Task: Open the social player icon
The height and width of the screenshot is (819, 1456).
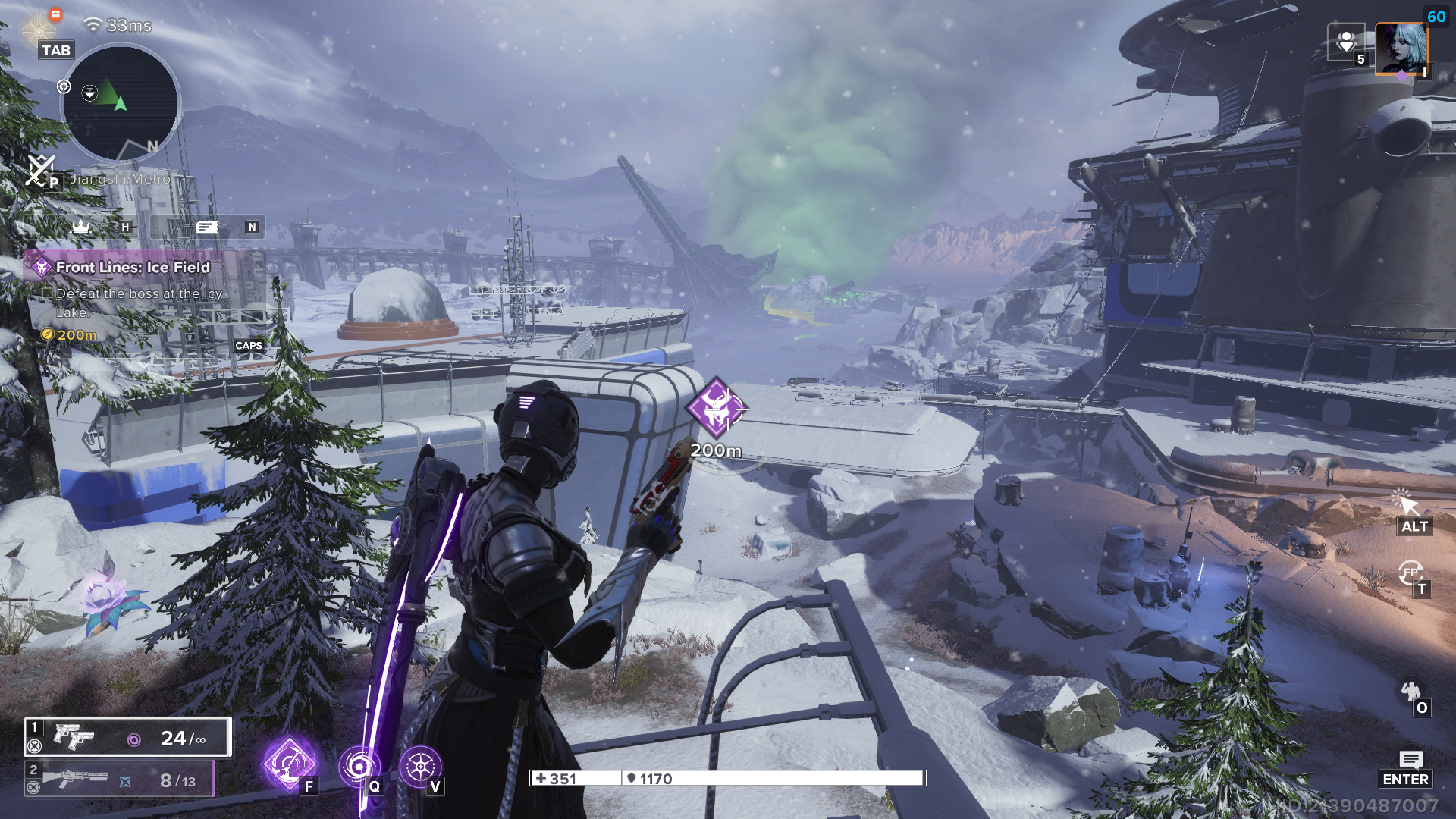Action: (x=1346, y=42)
